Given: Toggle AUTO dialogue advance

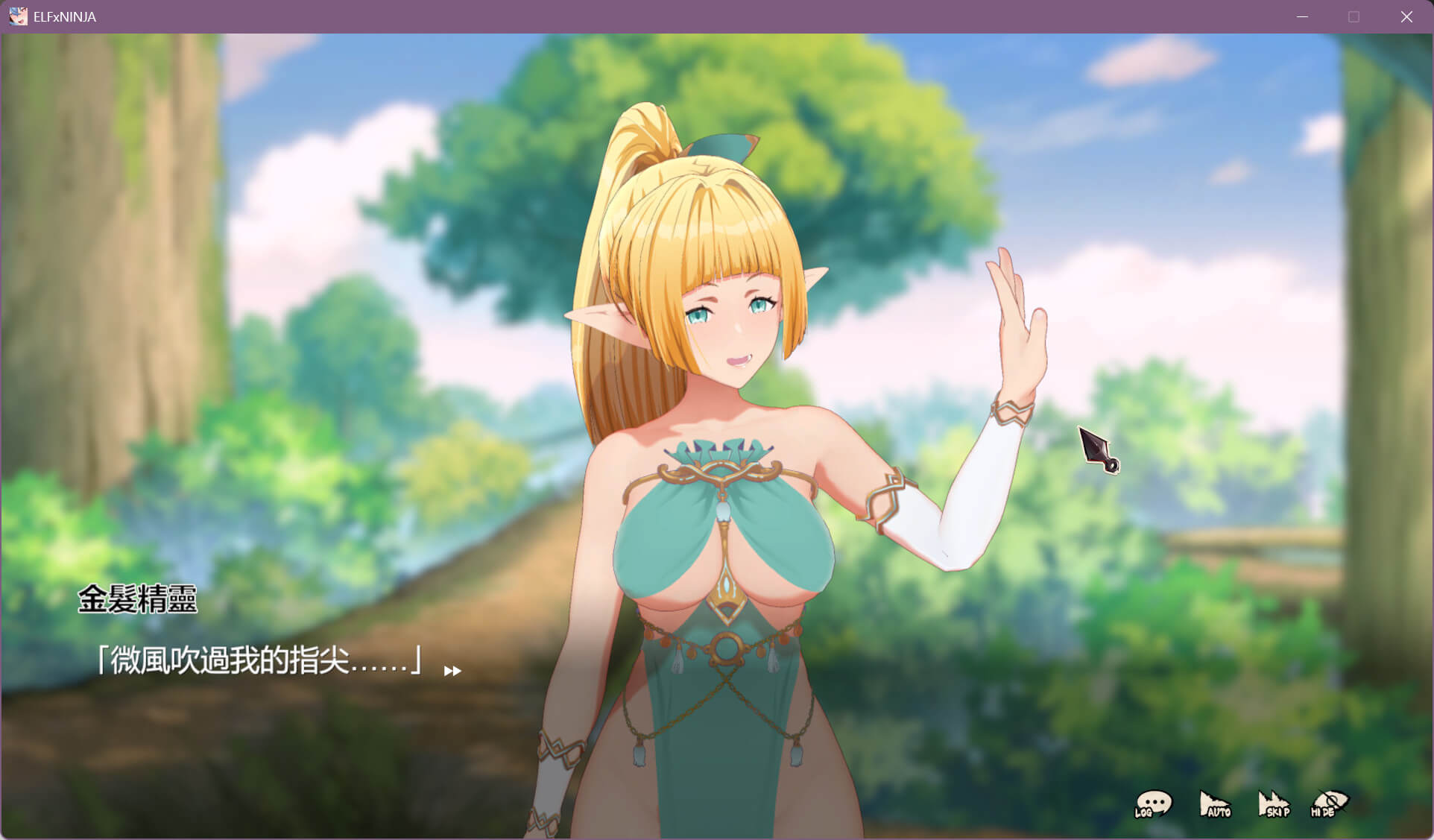Looking at the screenshot, I should tap(1215, 804).
